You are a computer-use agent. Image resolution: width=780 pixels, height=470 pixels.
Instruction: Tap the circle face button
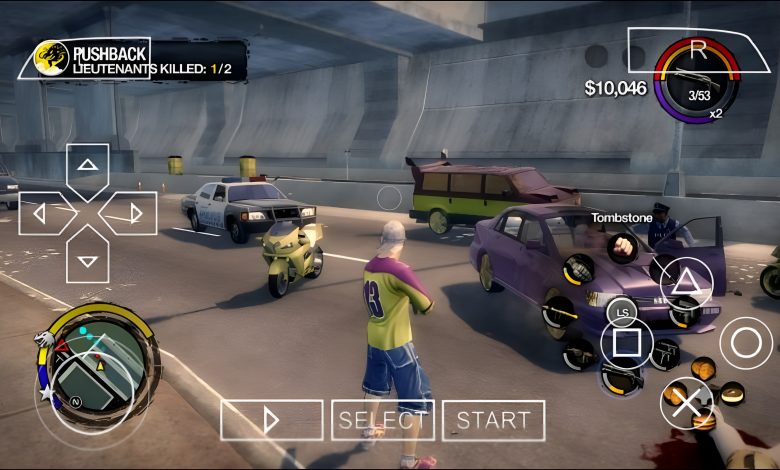746,343
